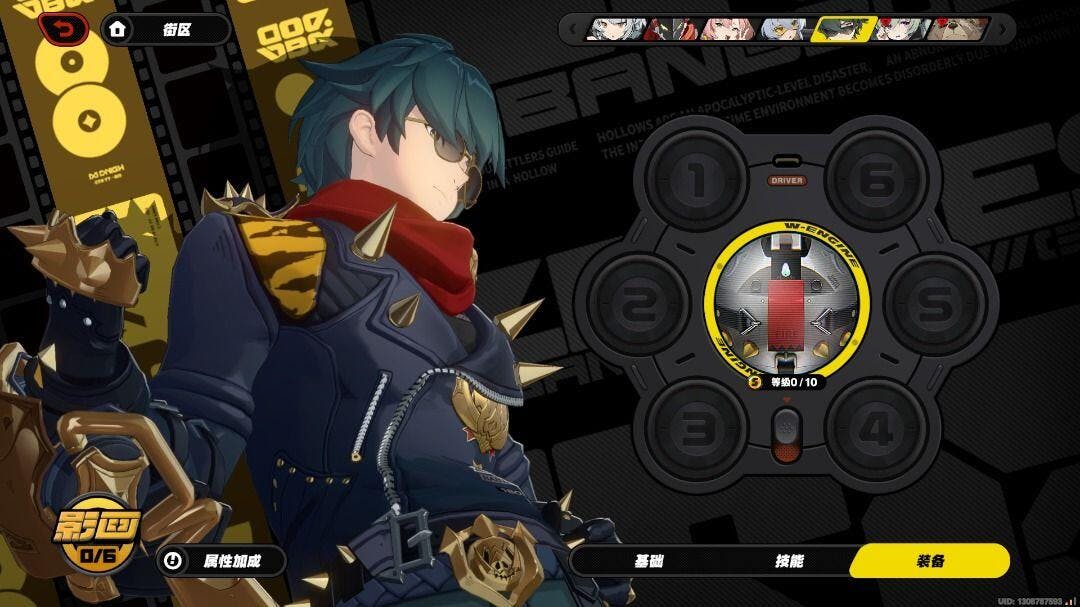Select the red-and-black character portrait

pos(669,29)
